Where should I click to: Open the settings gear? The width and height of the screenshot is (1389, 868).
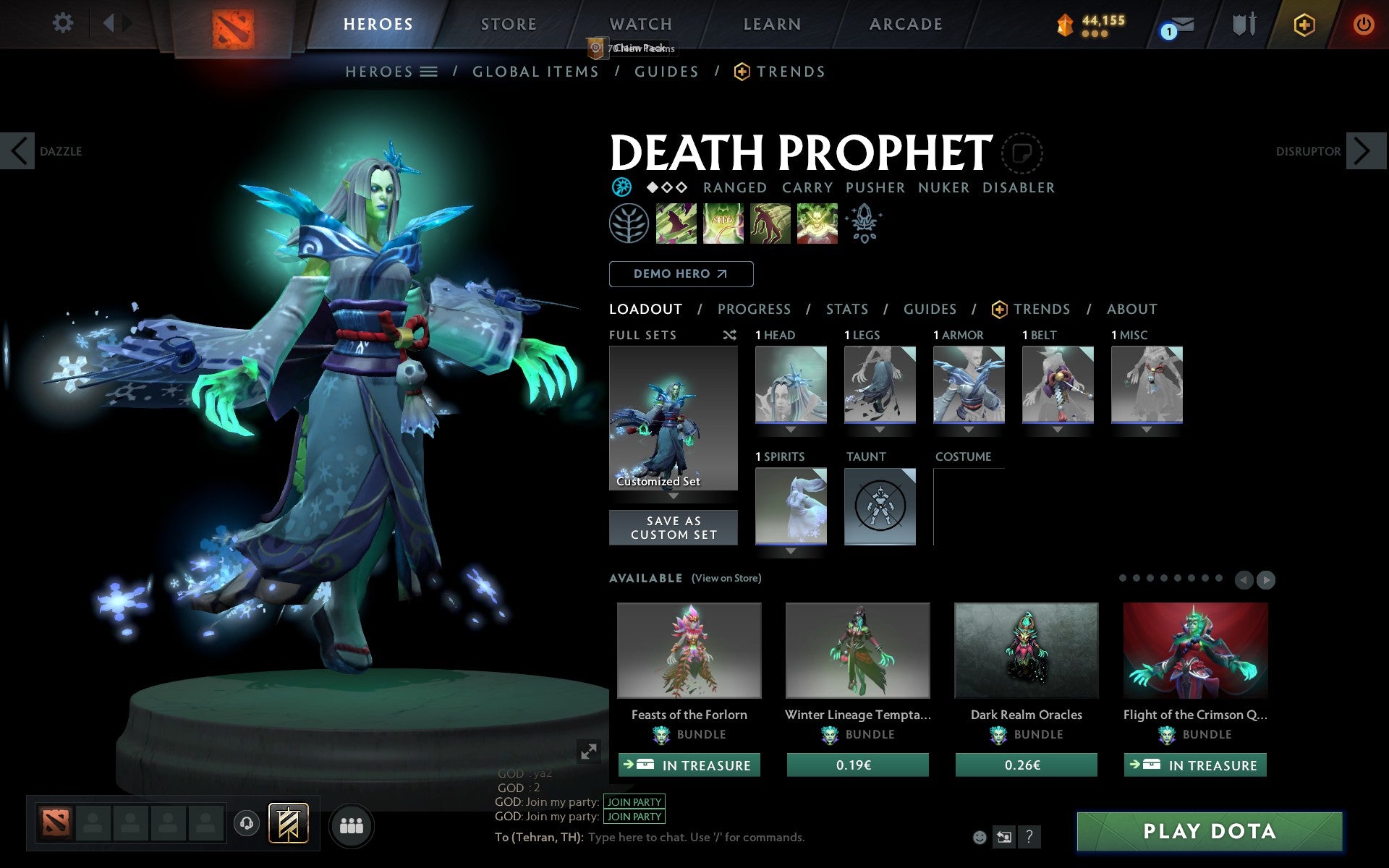[x=64, y=23]
